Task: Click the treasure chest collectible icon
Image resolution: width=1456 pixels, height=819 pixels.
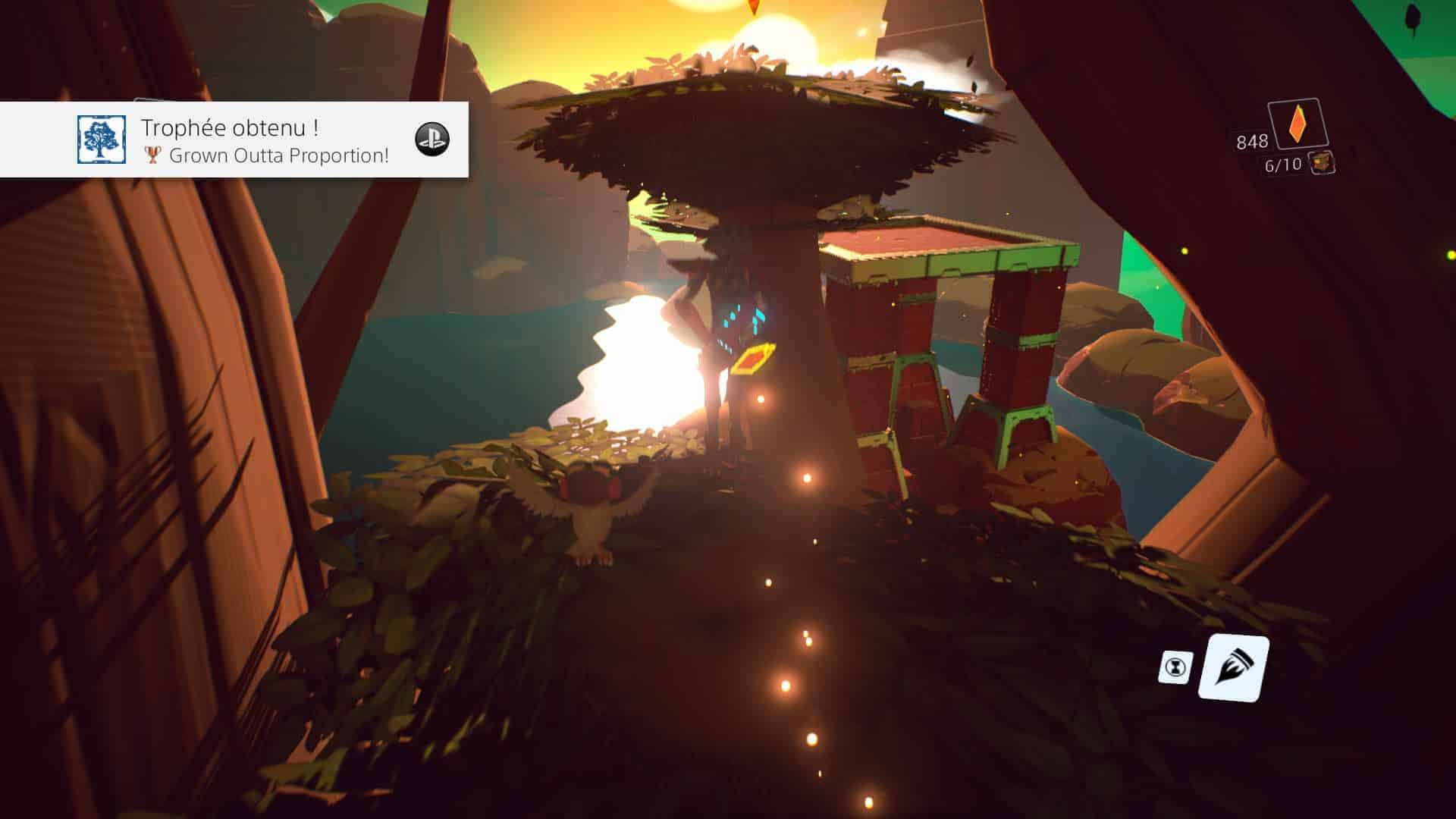Action: coord(1322,162)
